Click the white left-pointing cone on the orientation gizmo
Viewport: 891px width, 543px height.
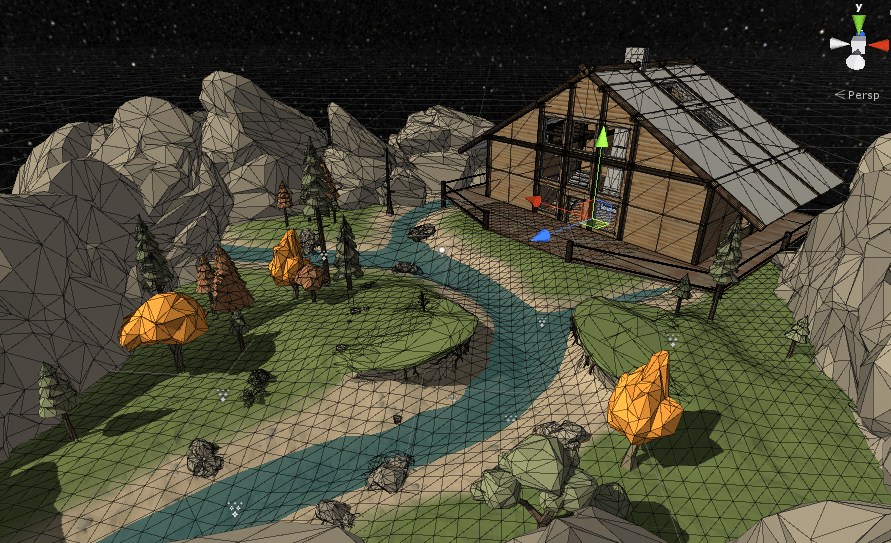point(838,44)
